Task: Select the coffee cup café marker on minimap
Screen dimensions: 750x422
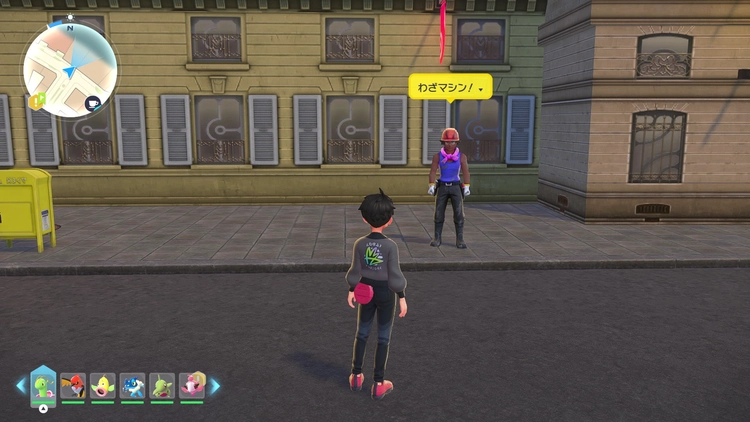Action: pos(93,102)
